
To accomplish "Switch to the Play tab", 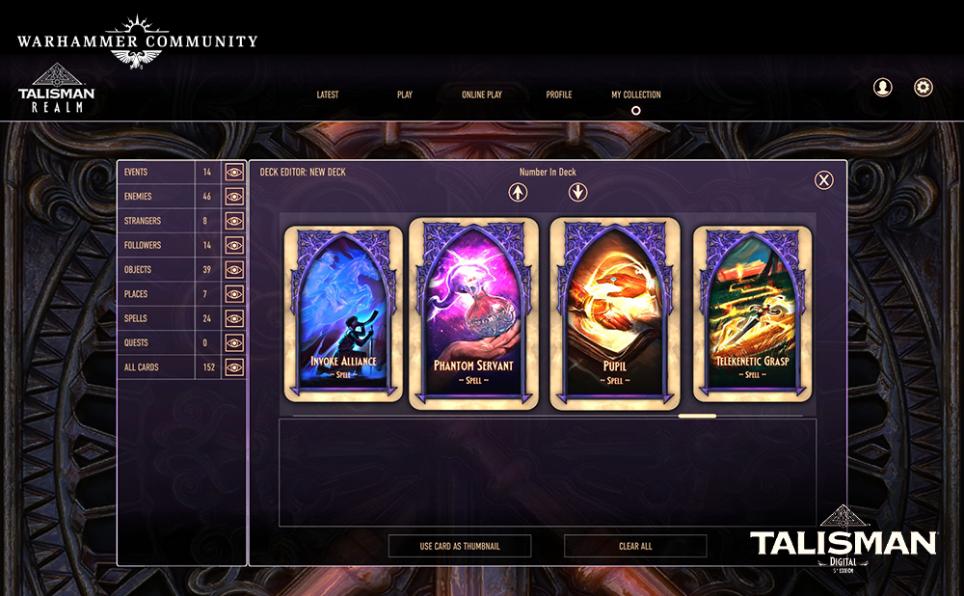I will tap(404, 95).
